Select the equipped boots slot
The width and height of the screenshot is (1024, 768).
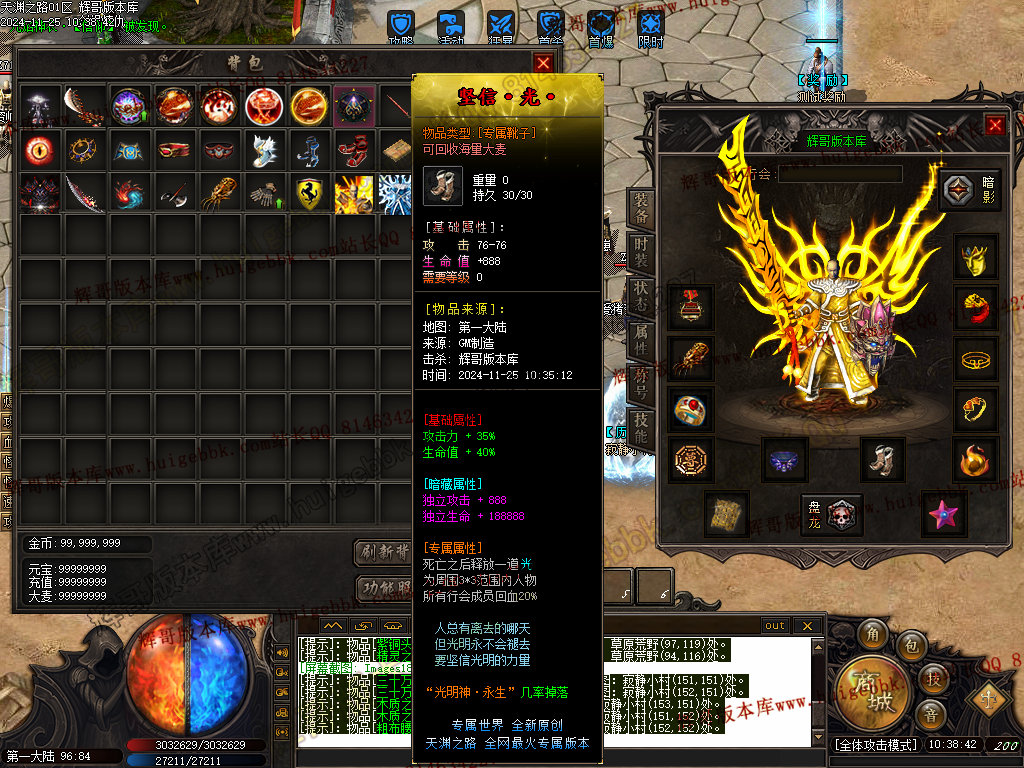pos(882,459)
